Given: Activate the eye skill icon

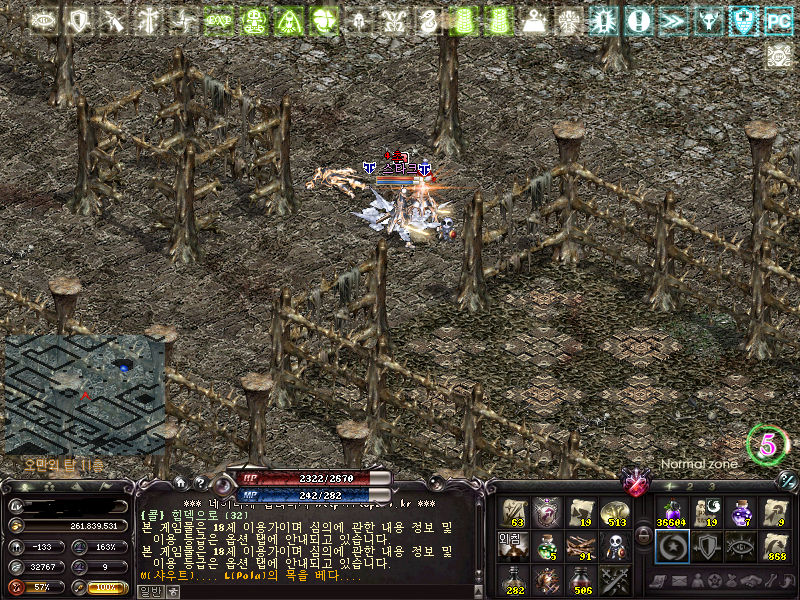Looking at the screenshot, I should 740,546.
